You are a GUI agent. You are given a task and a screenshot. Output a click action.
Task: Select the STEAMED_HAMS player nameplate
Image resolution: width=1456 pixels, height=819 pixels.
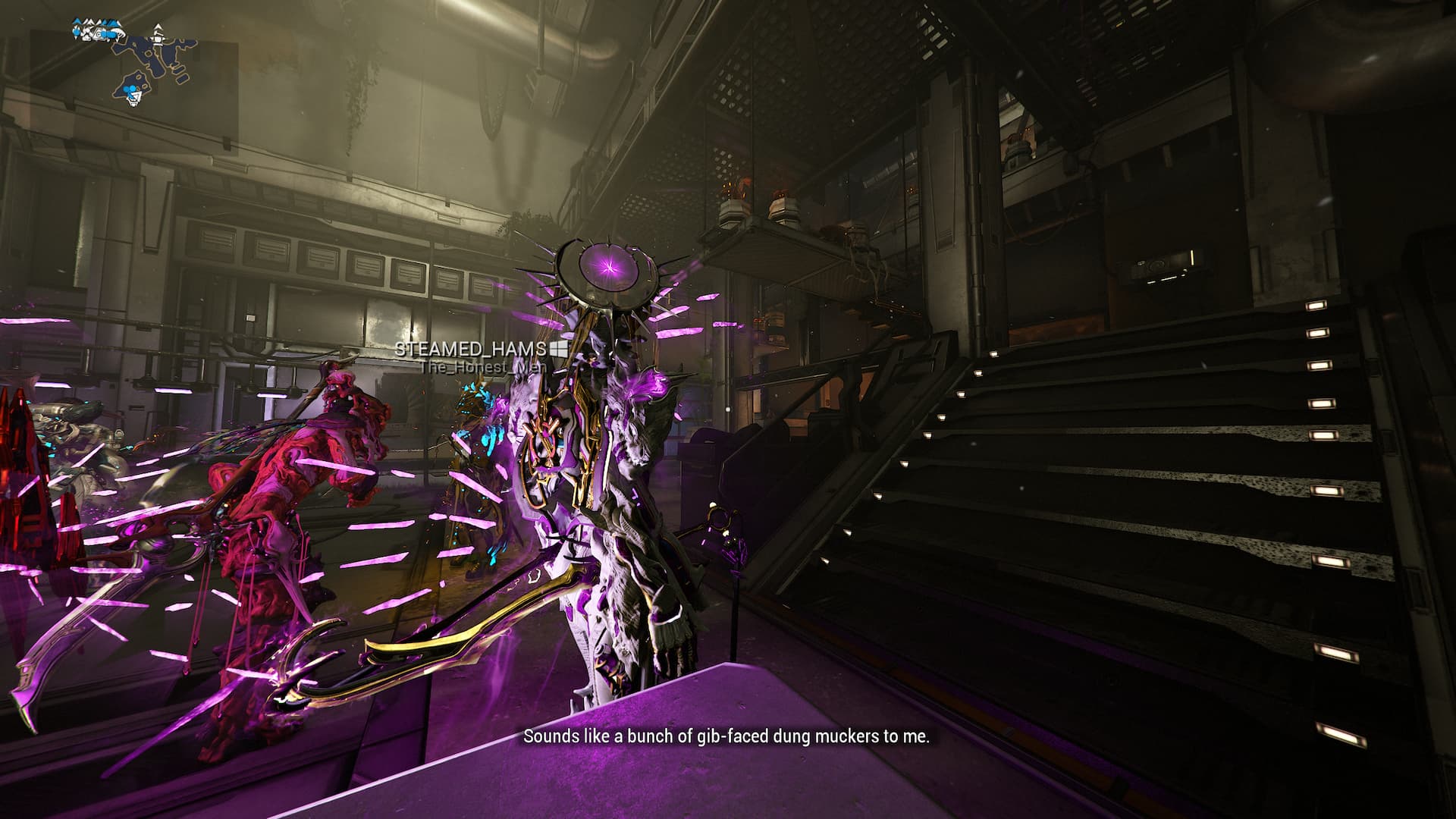[471, 349]
